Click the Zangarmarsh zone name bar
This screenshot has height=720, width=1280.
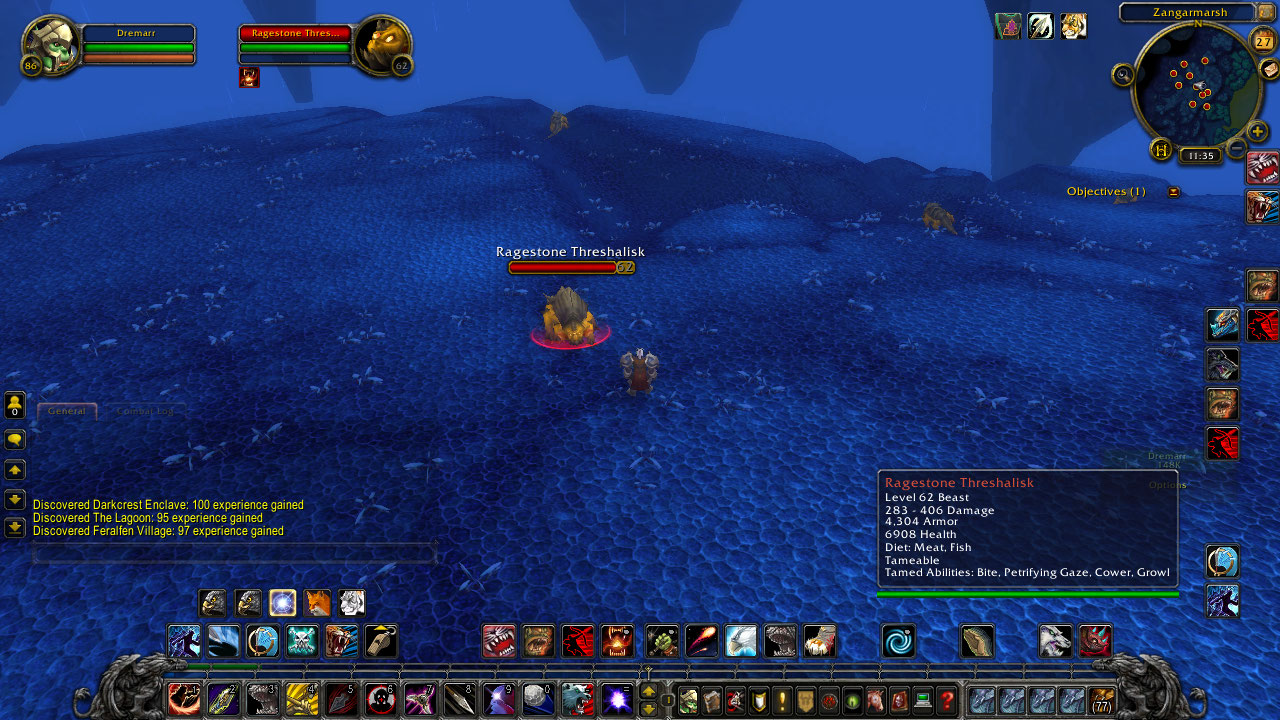pyautogui.click(x=1187, y=12)
